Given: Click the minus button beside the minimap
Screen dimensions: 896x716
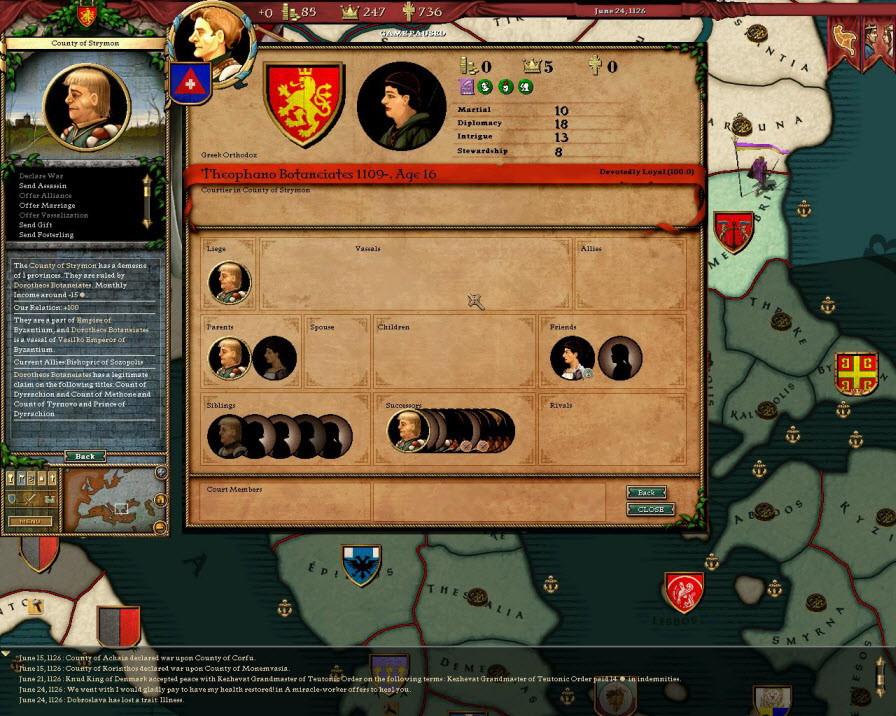Looking at the screenshot, I should point(160,526).
